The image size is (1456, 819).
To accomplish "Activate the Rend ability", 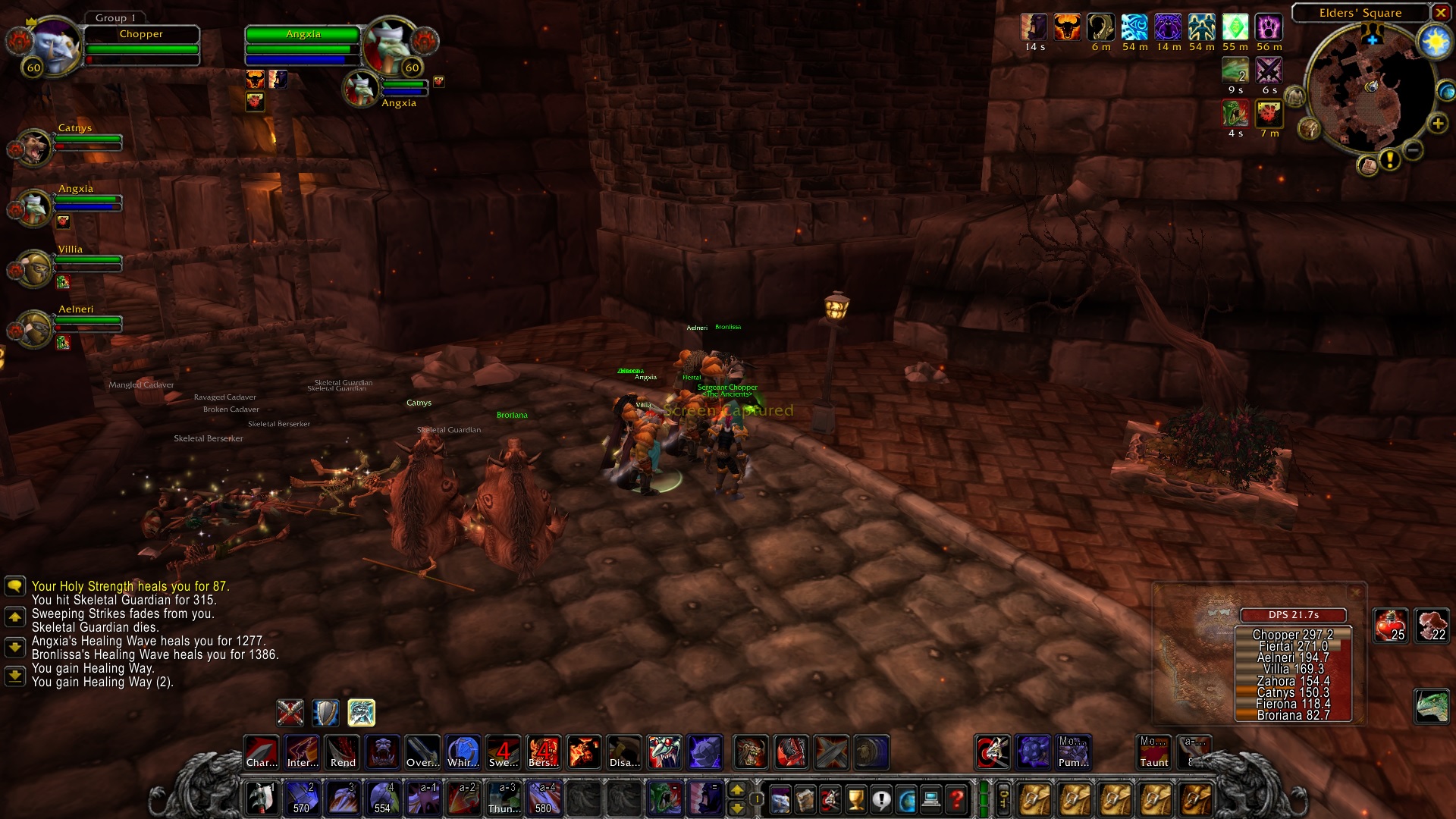I will coord(342,752).
